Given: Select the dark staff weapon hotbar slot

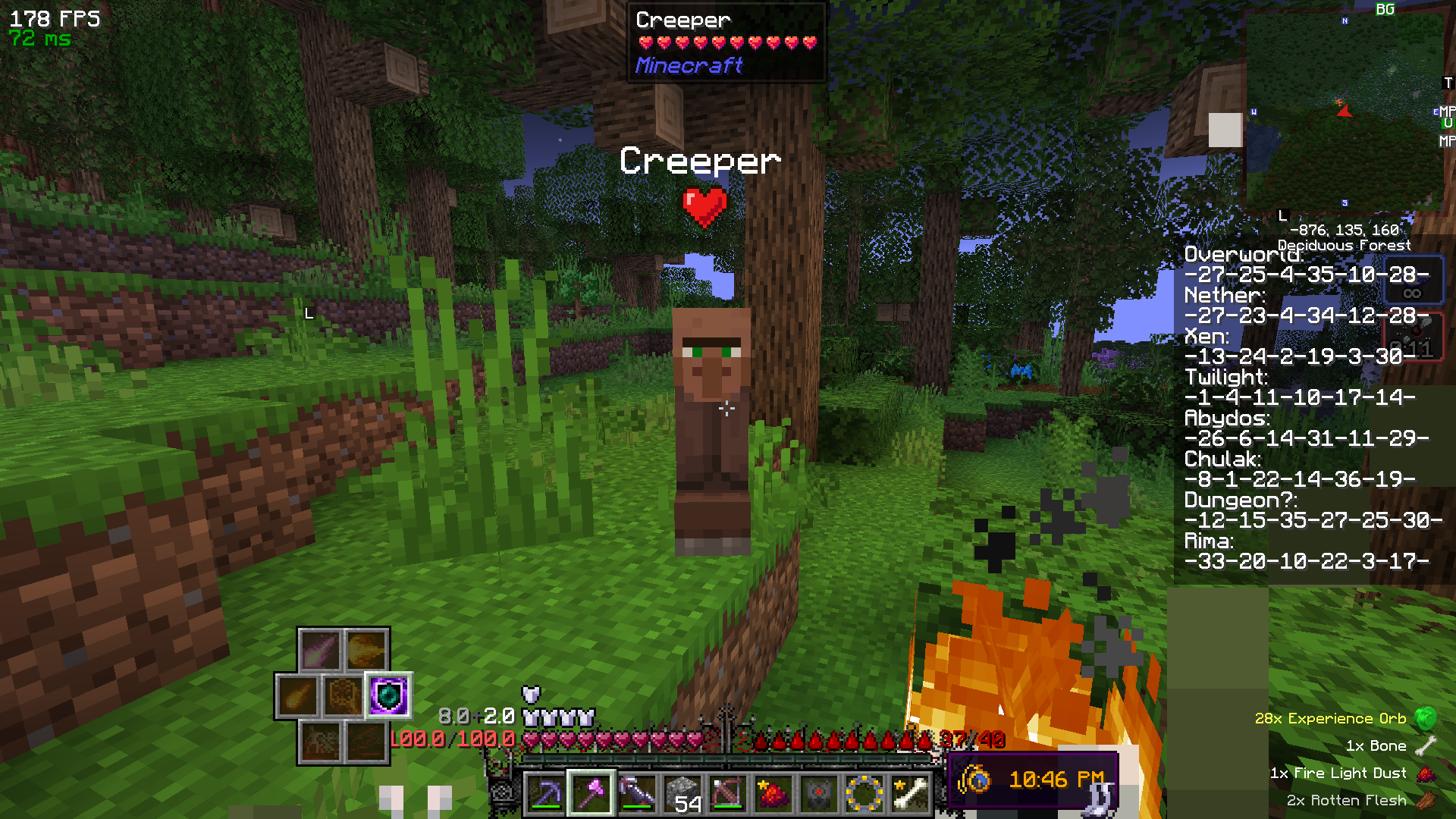Looking at the screenshot, I should pos(636,794).
